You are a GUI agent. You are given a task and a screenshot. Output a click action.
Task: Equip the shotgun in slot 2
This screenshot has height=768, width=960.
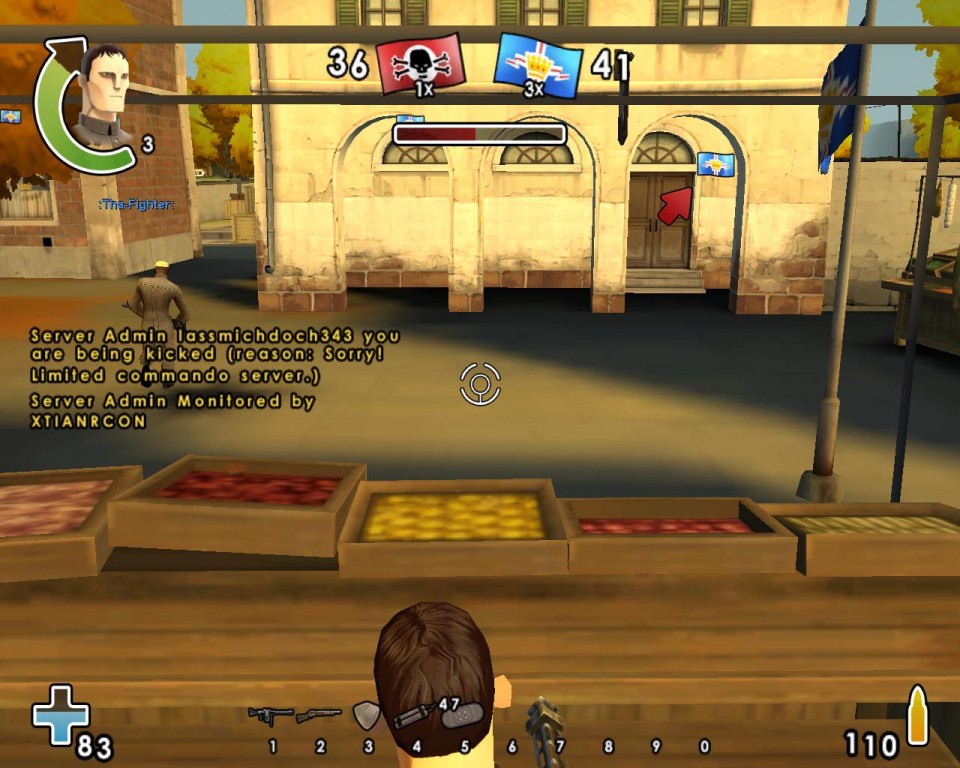tap(319, 715)
